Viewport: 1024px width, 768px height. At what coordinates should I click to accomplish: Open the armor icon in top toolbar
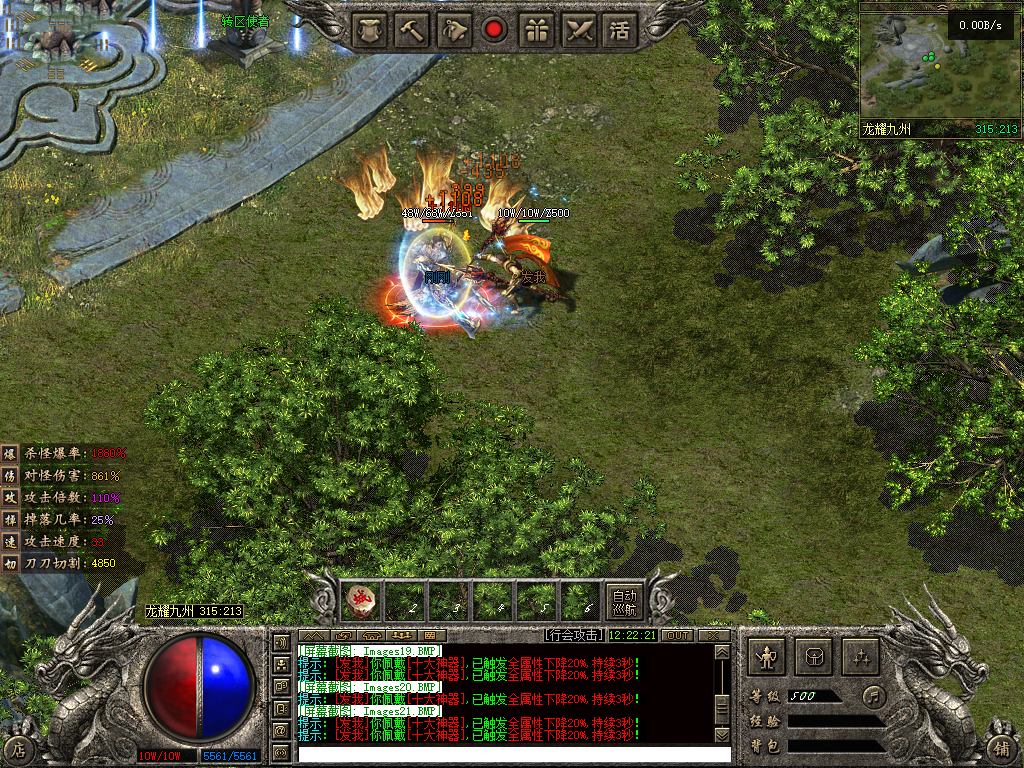point(371,29)
